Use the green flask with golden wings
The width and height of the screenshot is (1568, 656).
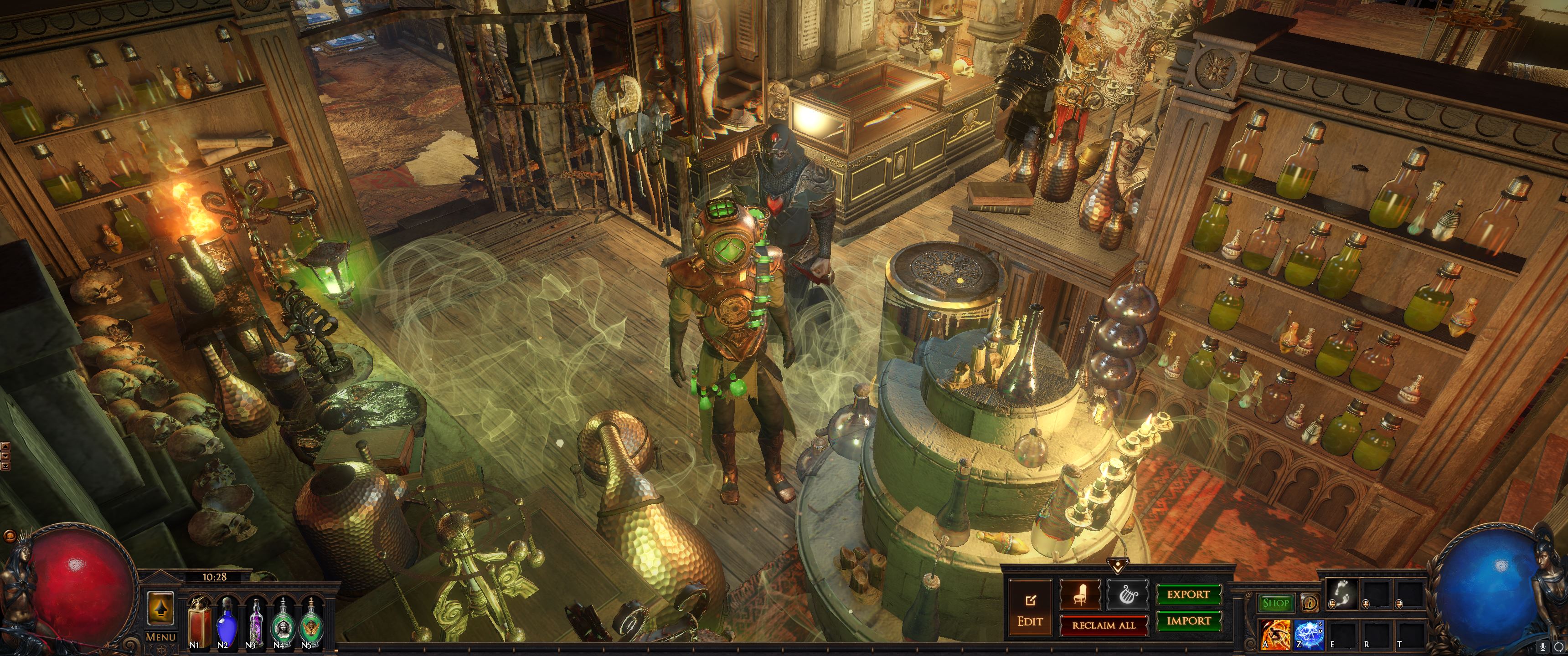pos(311,622)
